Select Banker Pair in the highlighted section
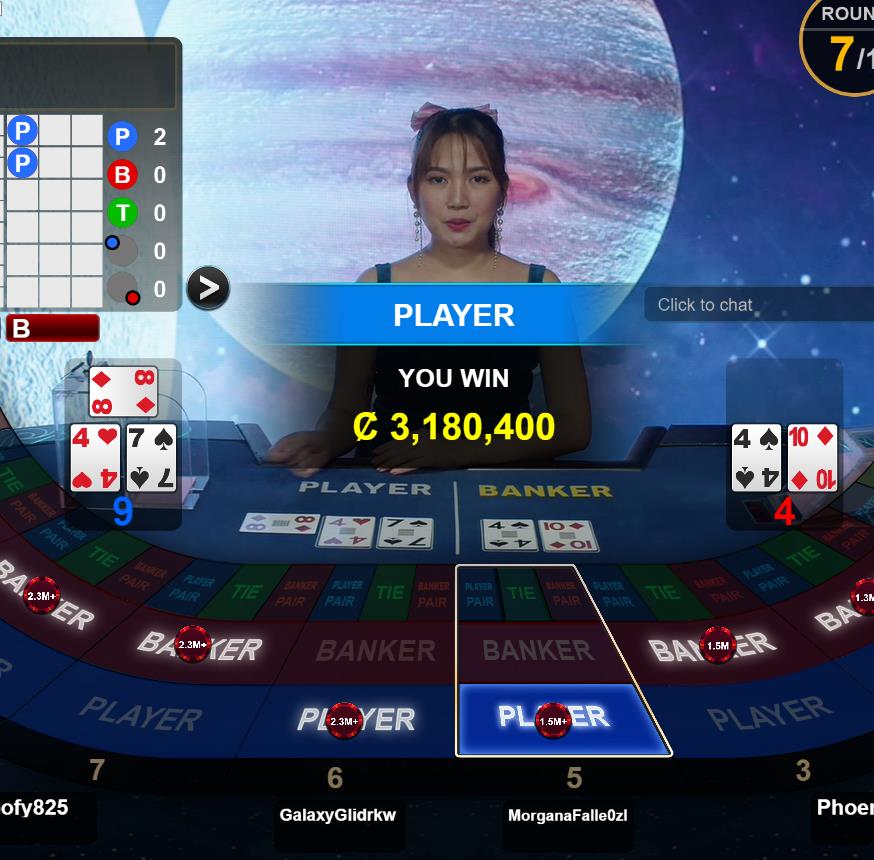This screenshot has width=874, height=860. (566, 594)
